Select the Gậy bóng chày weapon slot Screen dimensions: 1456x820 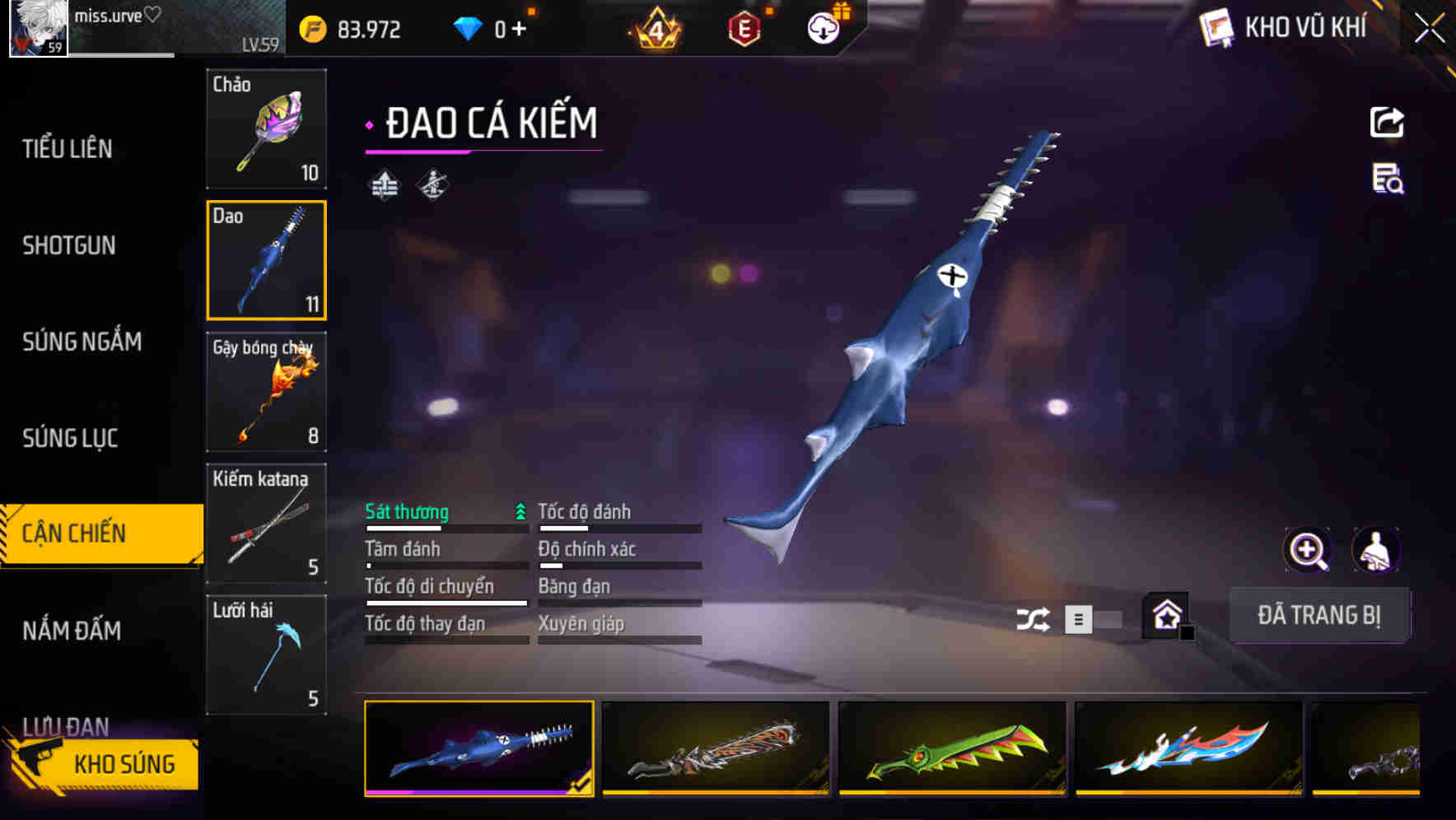266,393
